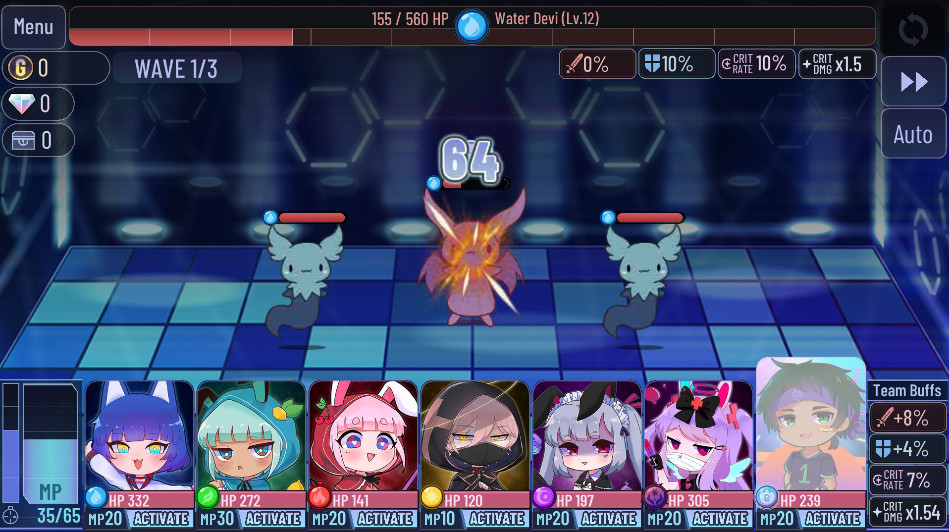Click the circular arrows refresh button
The width and height of the screenshot is (949, 532).
point(912,29)
